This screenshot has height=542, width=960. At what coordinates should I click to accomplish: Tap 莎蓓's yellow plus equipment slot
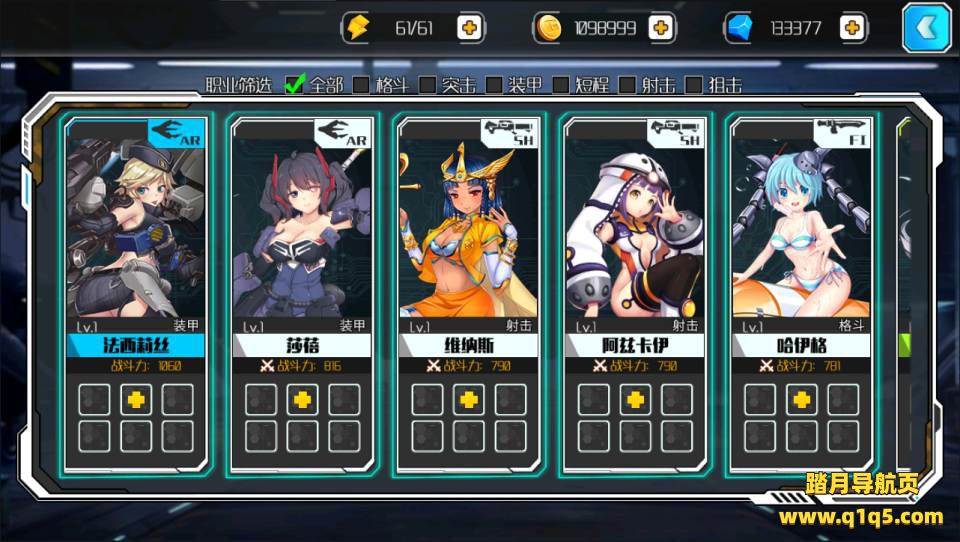pos(302,399)
